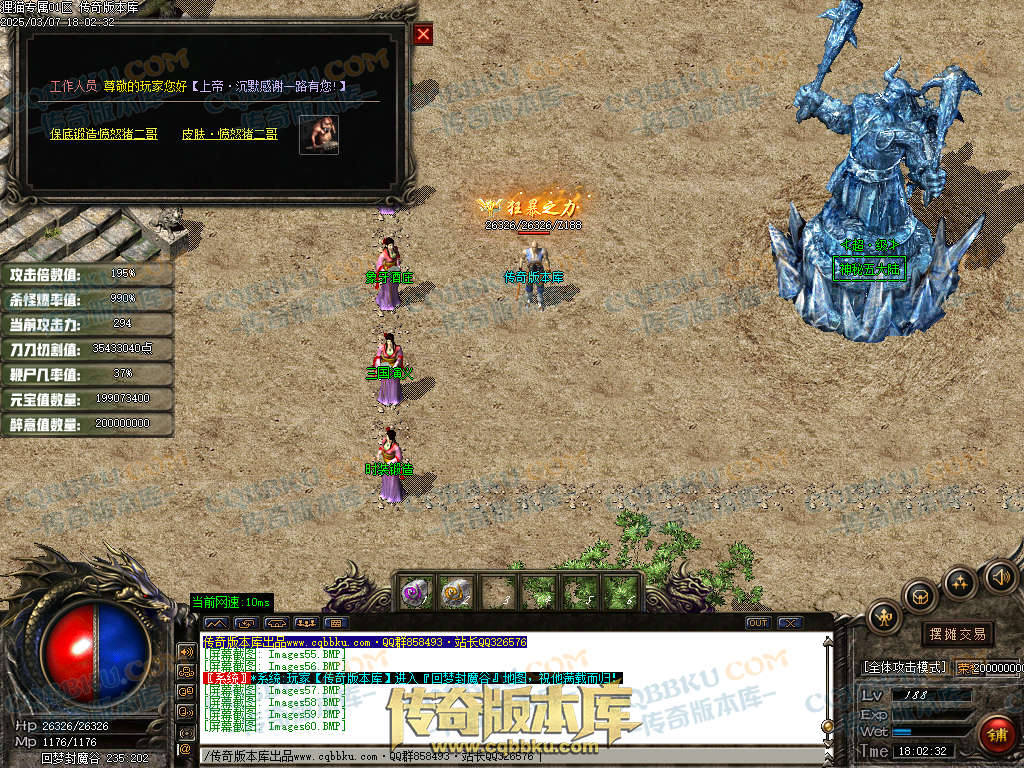Use the purple swirl scroll in hotbar
1024x768 pixels.
415,592
